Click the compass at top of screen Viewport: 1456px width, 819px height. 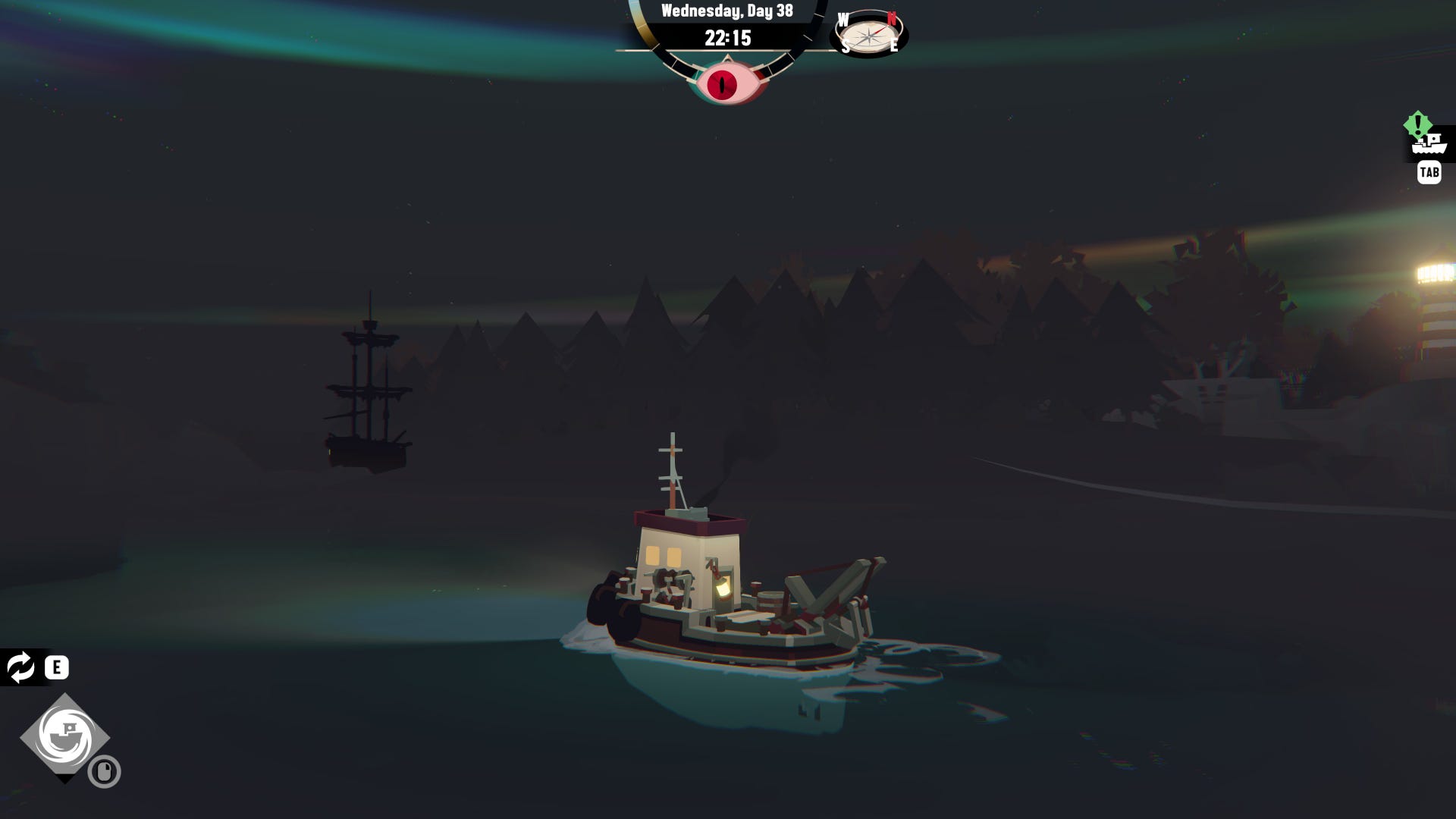click(x=869, y=34)
